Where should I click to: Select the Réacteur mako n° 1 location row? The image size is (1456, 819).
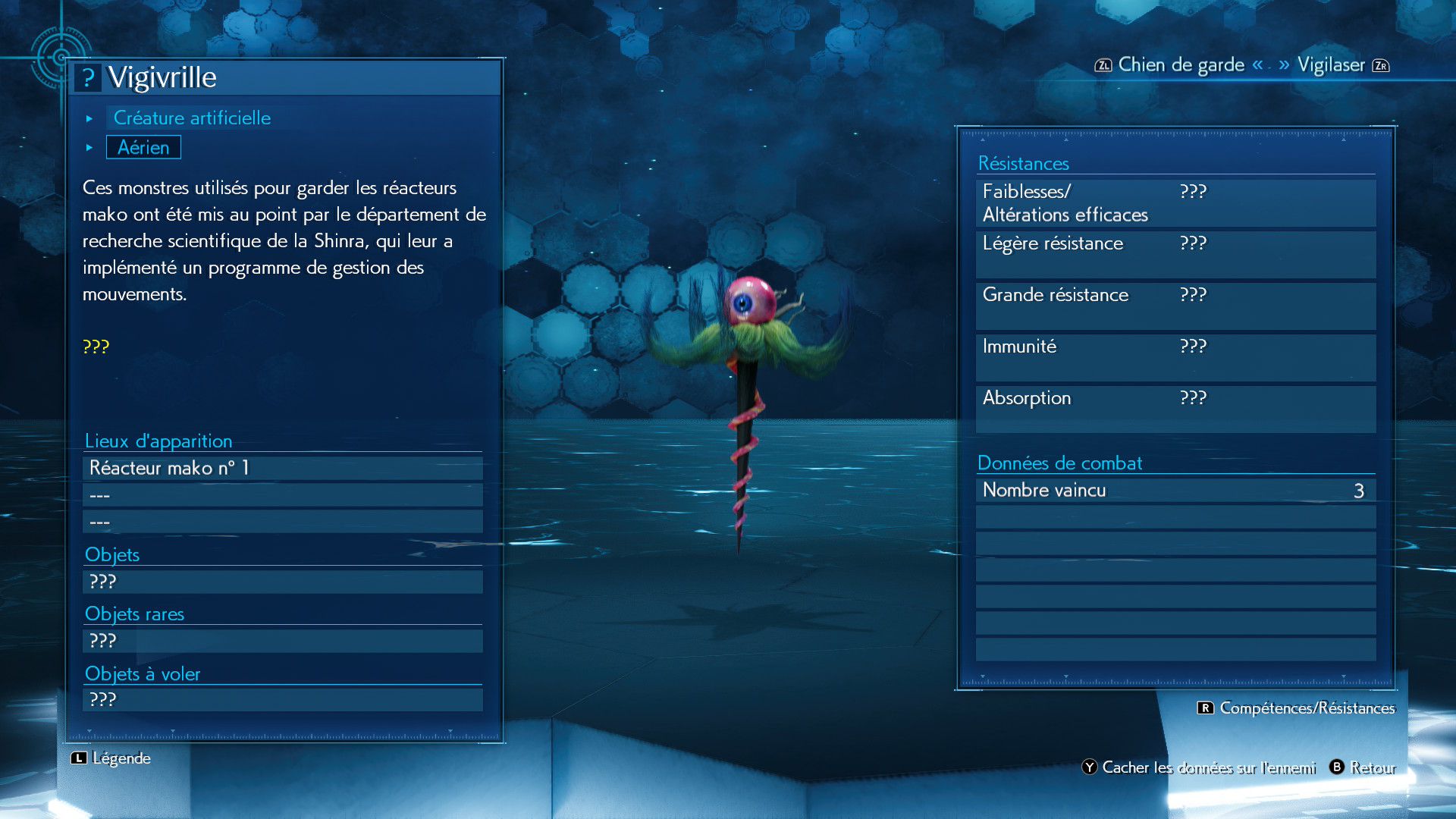282,469
